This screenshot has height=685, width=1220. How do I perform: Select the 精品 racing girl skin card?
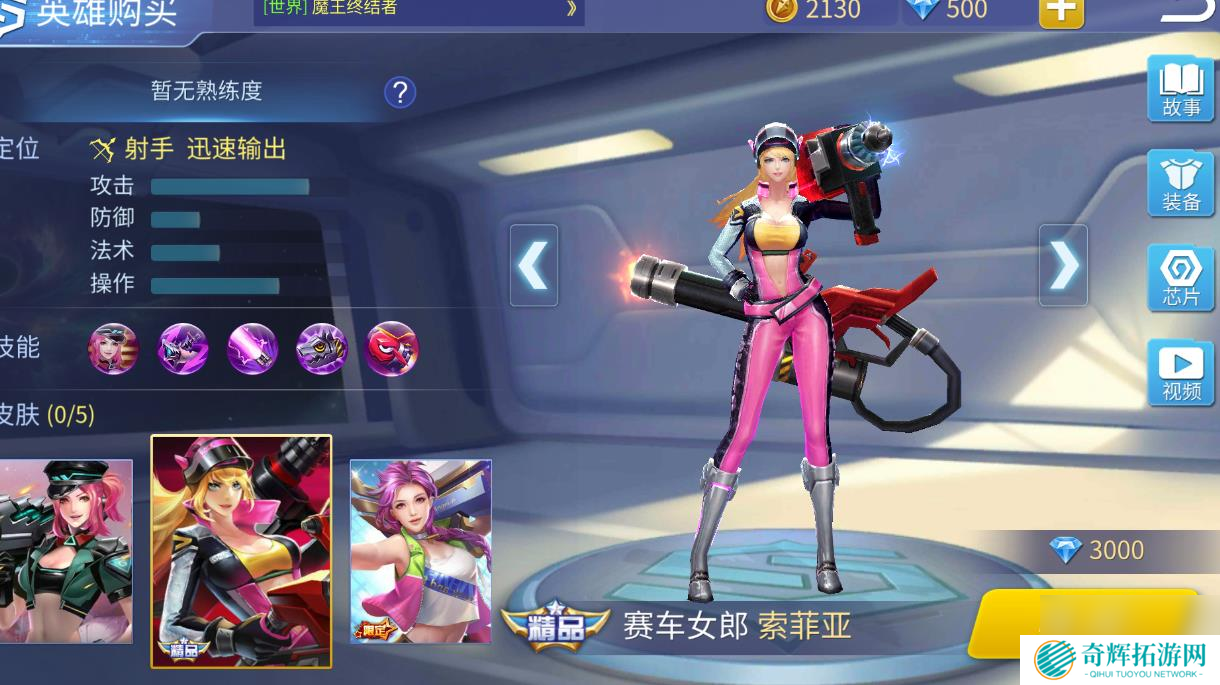241,550
